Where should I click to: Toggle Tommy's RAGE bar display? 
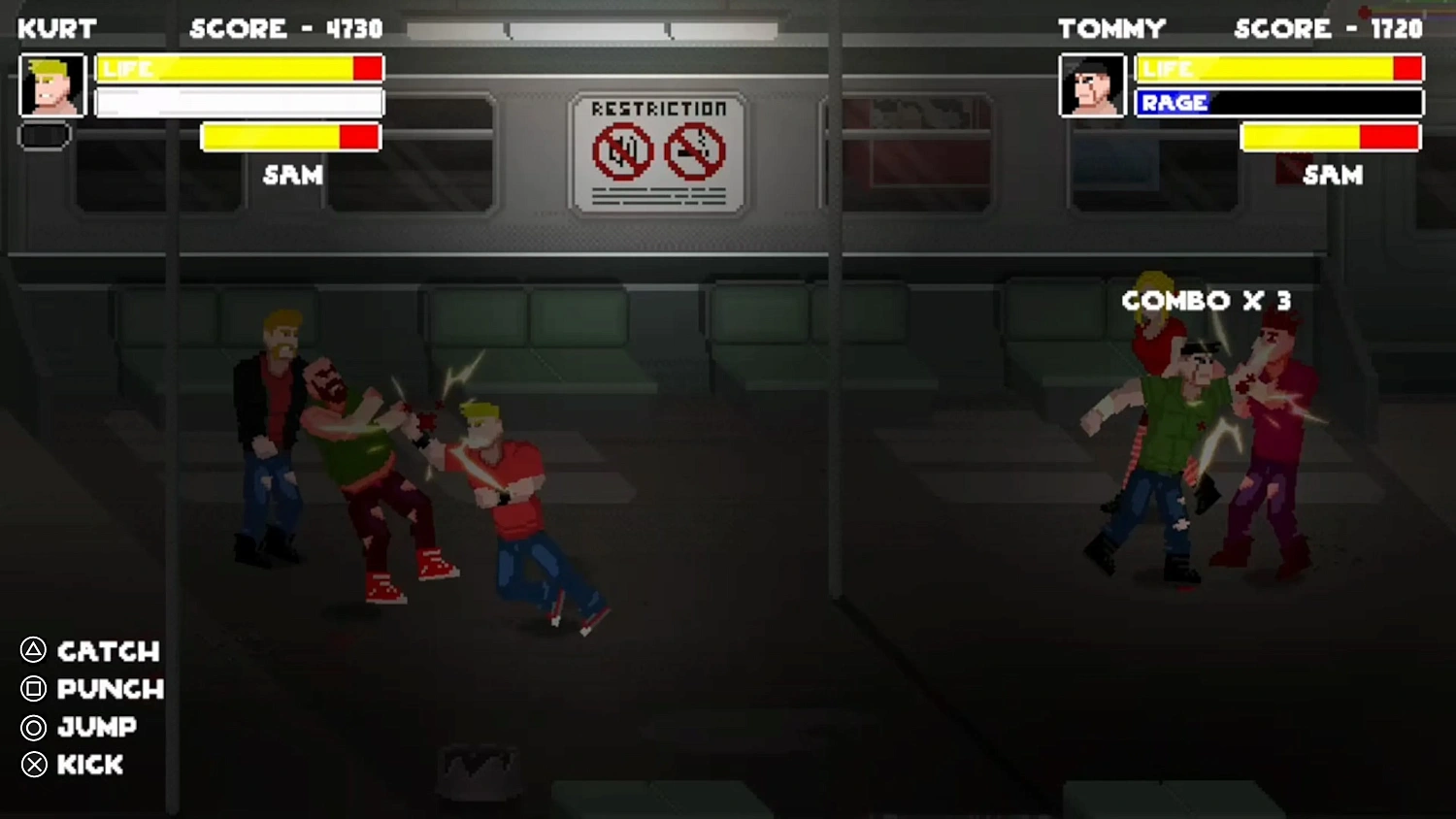[1277, 103]
